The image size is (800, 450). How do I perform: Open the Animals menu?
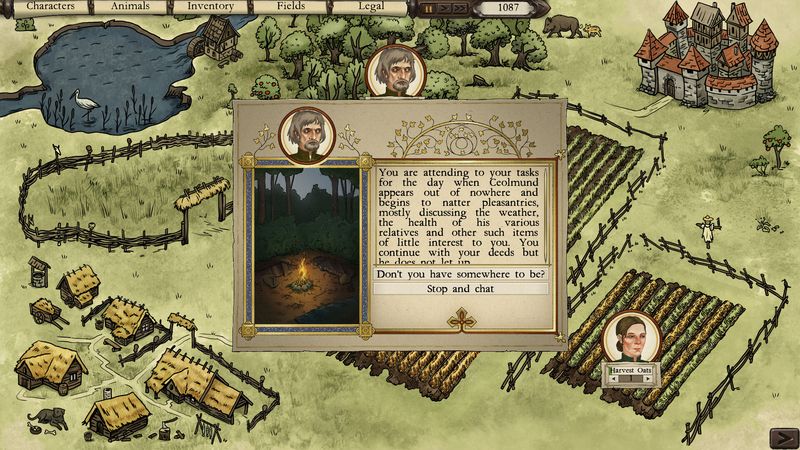point(131,7)
